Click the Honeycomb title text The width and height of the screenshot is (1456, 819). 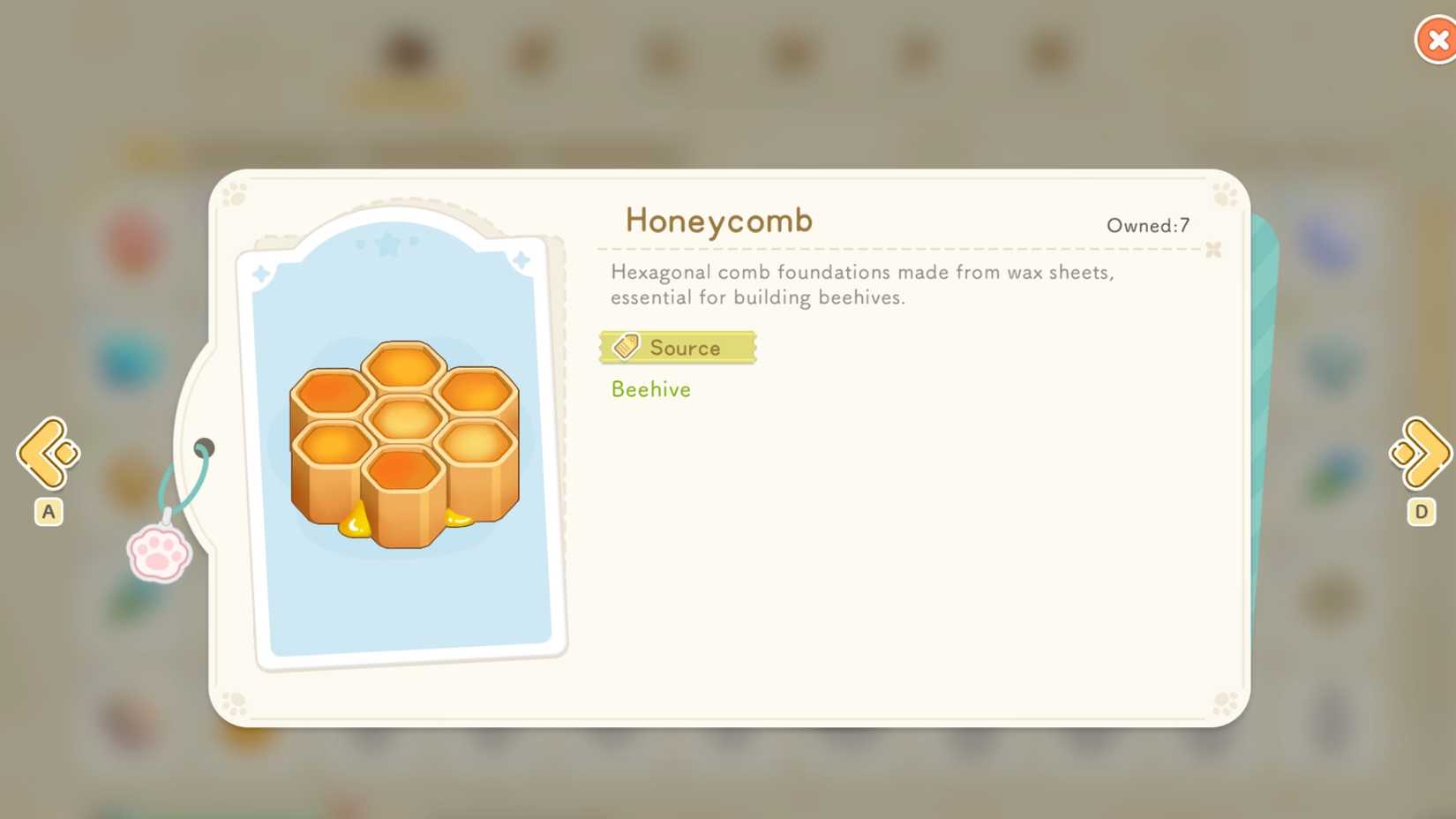click(717, 222)
